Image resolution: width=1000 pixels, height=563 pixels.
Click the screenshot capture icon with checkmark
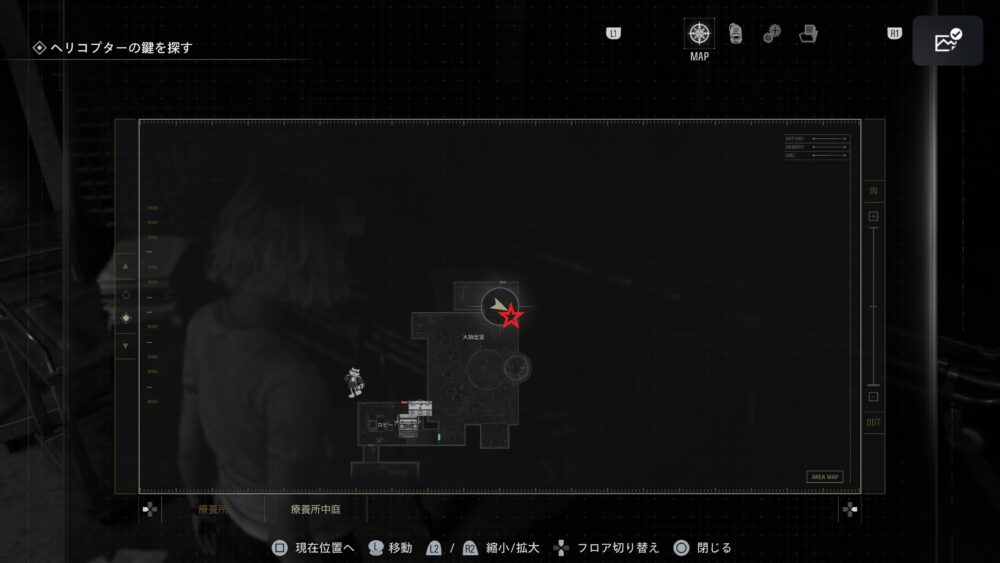point(947,41)
